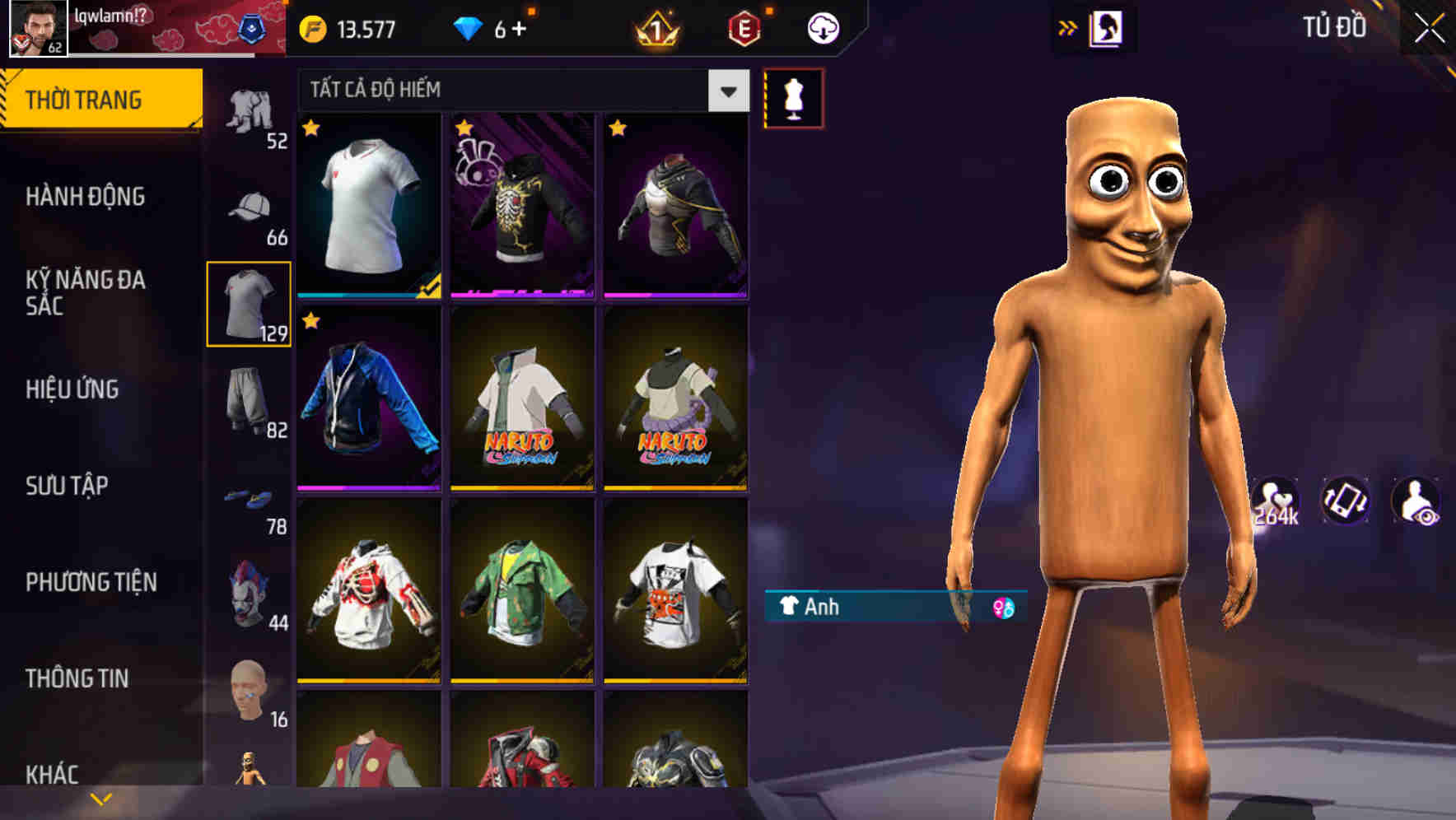
Task: Open the character appearance panel near the chevrons
Action: point(1108,27)
